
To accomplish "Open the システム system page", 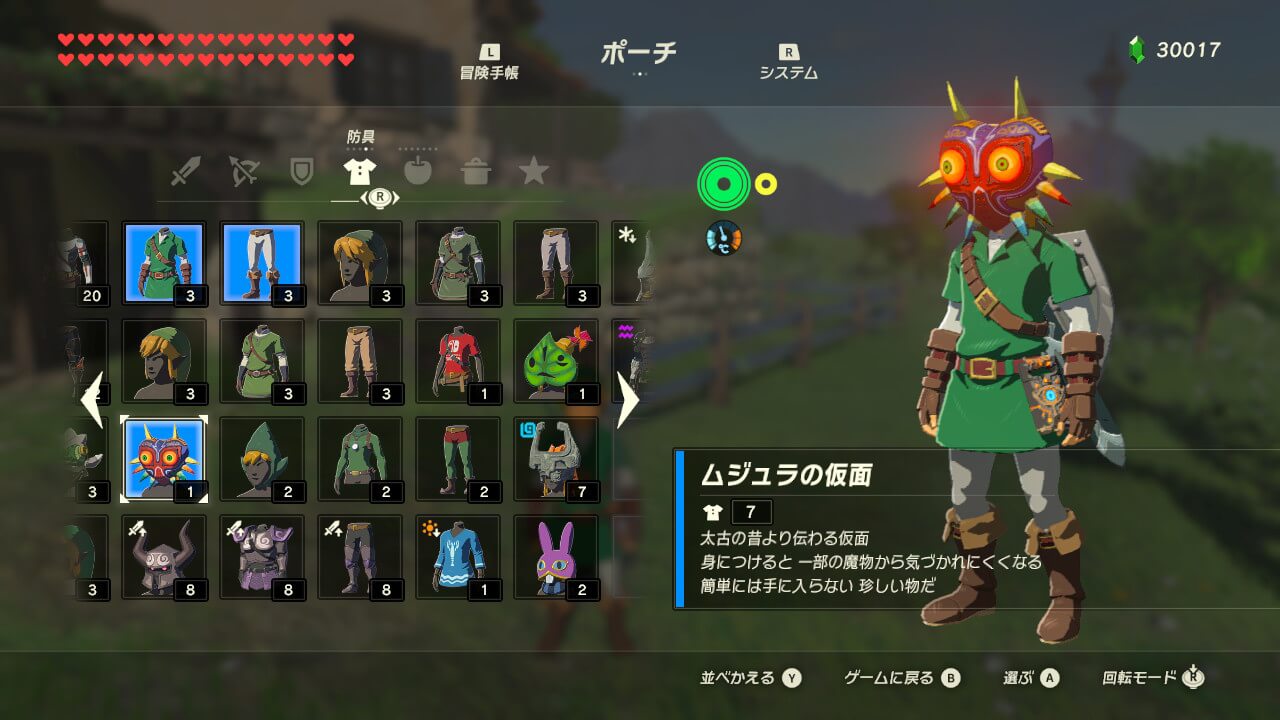I will [788, 63].
